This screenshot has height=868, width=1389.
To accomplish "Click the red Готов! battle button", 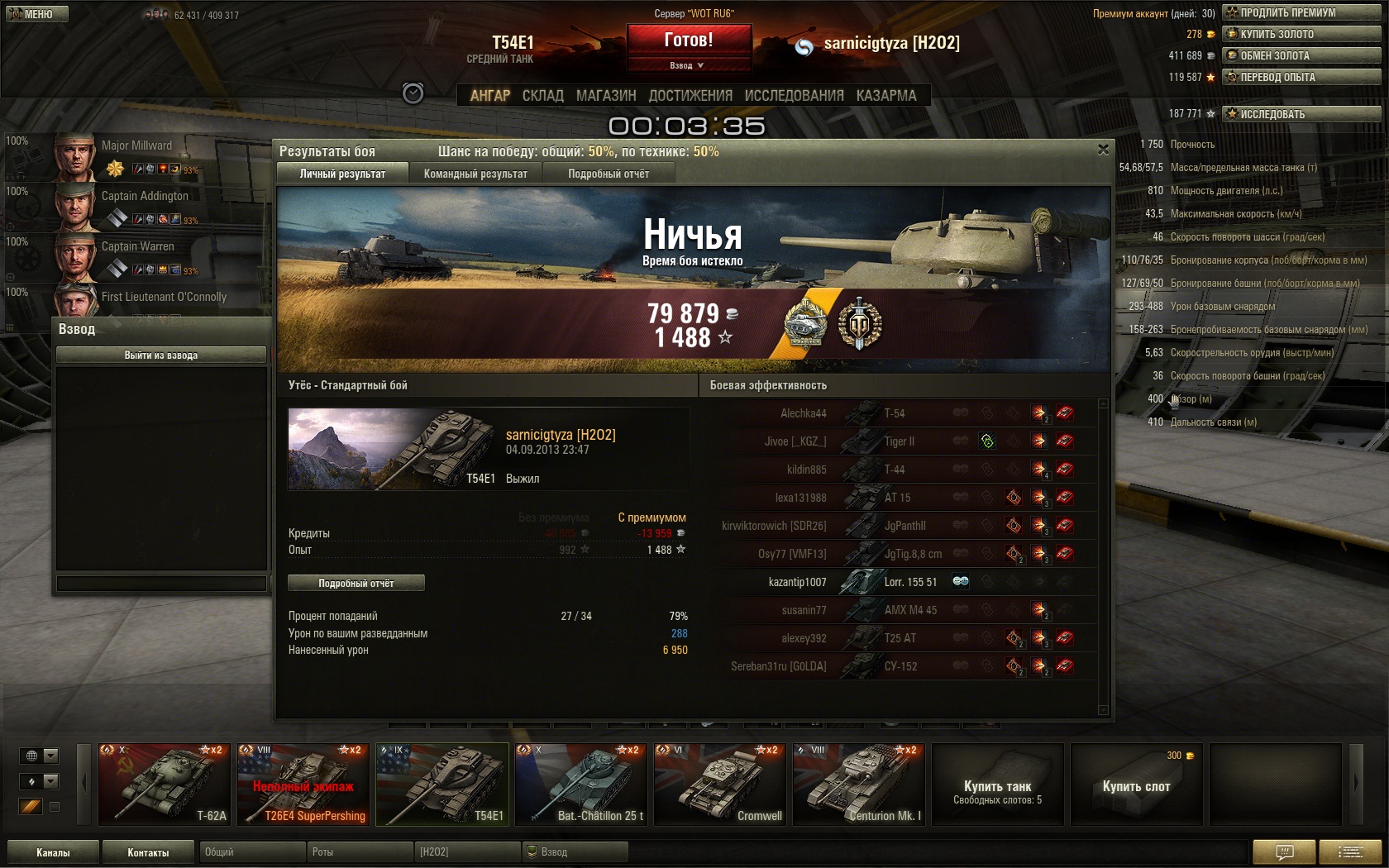I will coord(689,40).
